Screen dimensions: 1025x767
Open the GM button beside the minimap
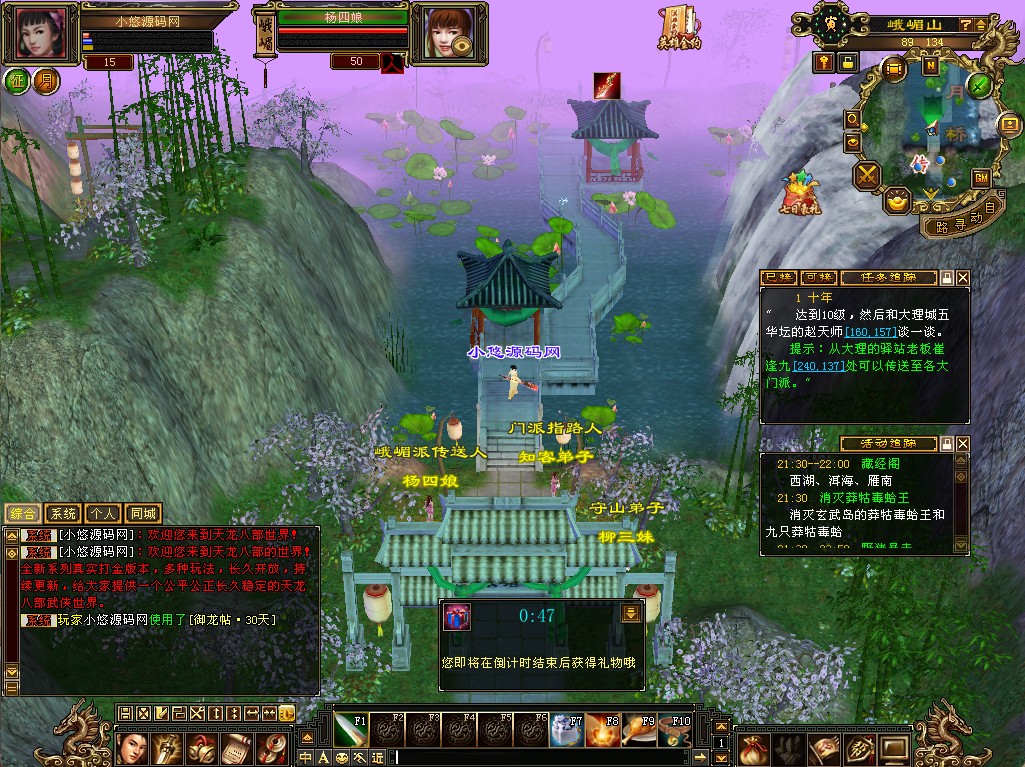tap(981, 177)
